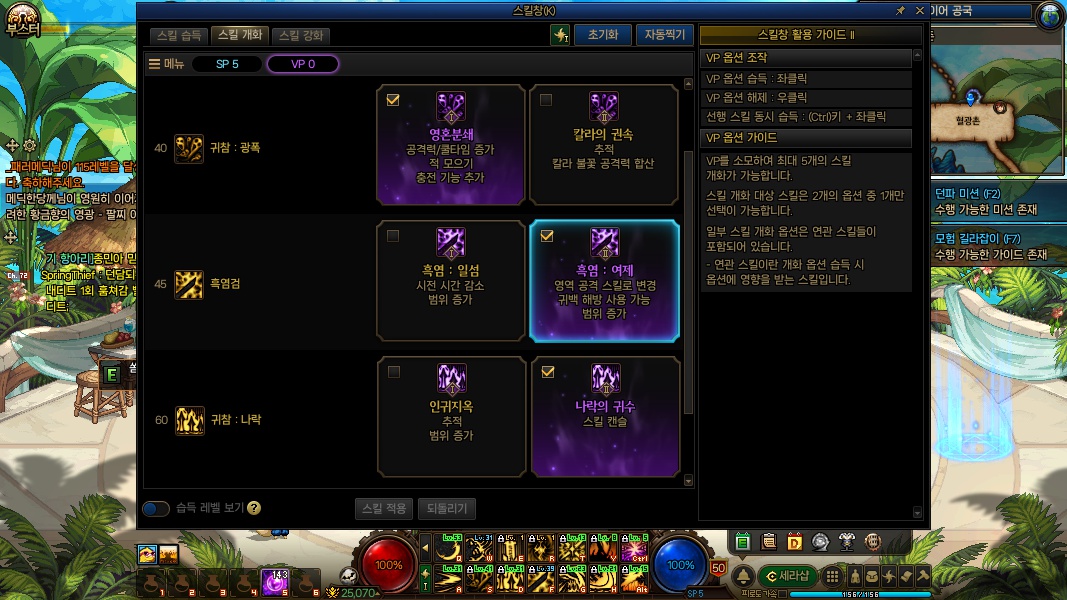
Task: Choose the 인귀지옥 skill option
Action: (x=451, y=416)
